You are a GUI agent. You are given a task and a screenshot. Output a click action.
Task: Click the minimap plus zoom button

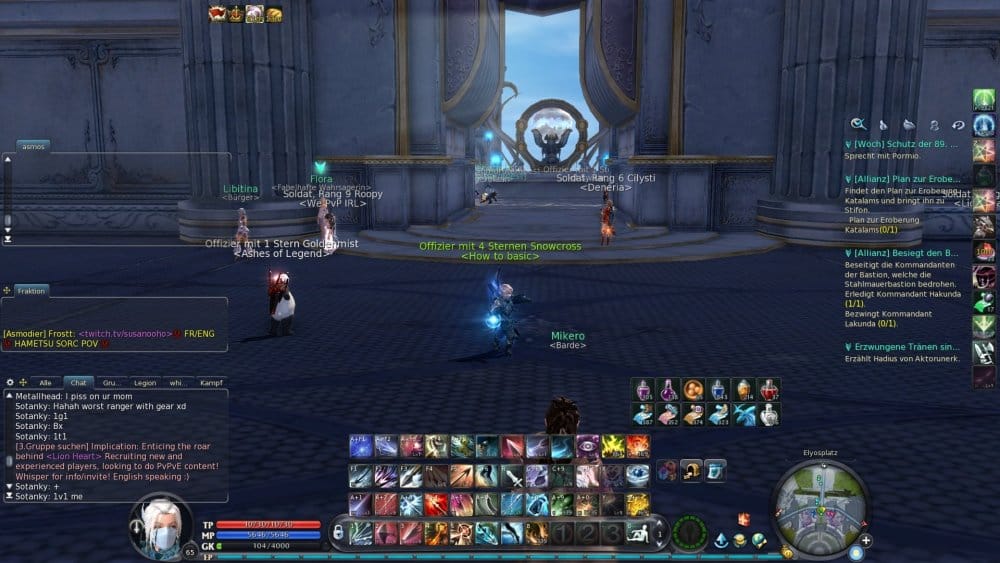click(x=866, y=540)
